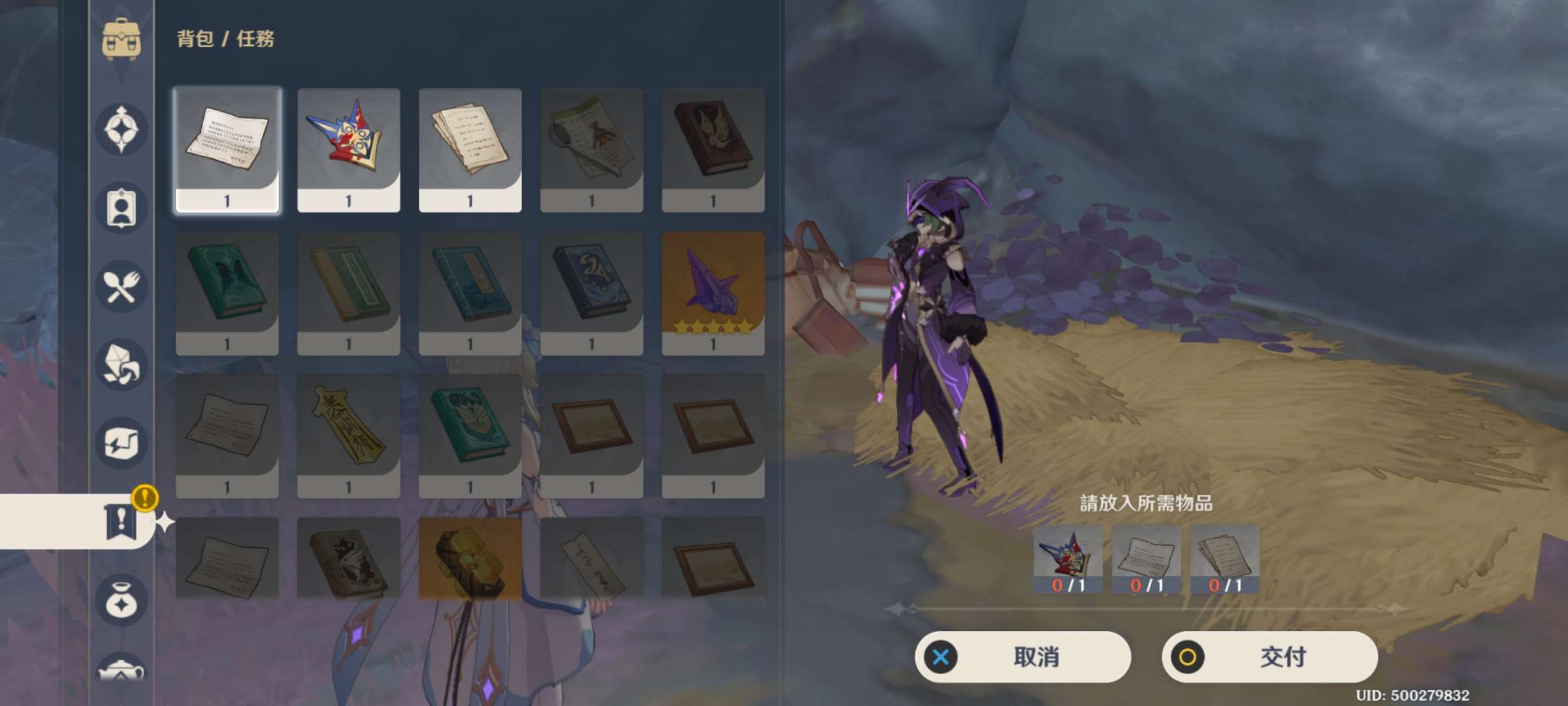Open the materials tab with crystal icon
Viewport: 1568px width, 706px height.
pyautogui.click(x=122, y=365)
